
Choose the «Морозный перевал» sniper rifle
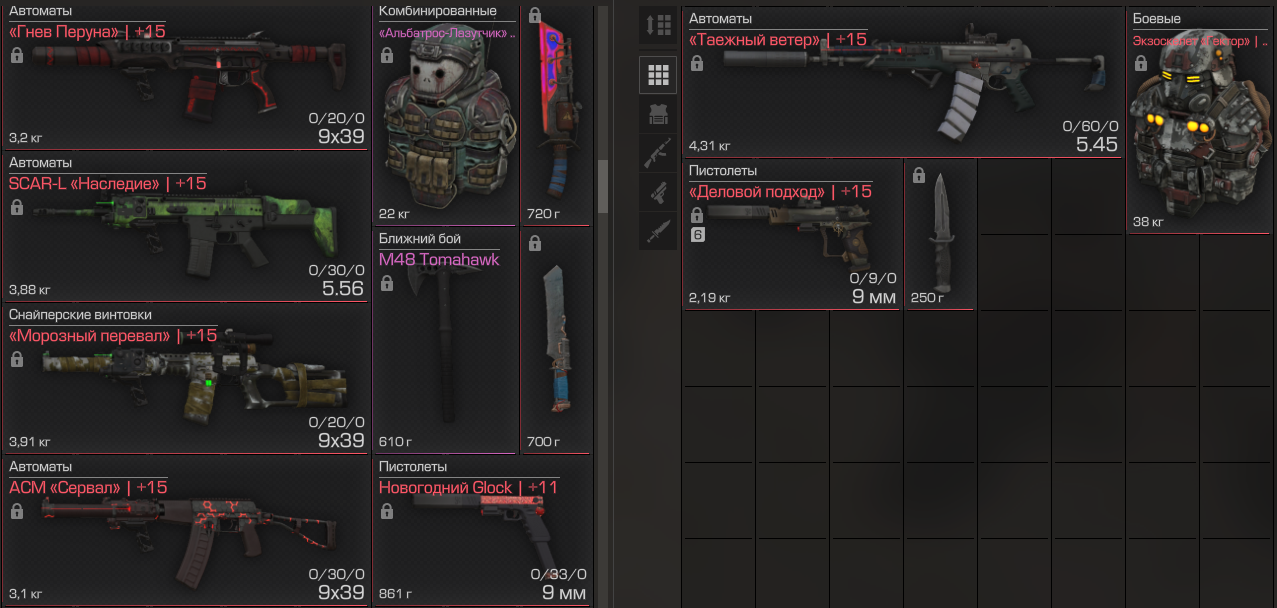[187, 382]
